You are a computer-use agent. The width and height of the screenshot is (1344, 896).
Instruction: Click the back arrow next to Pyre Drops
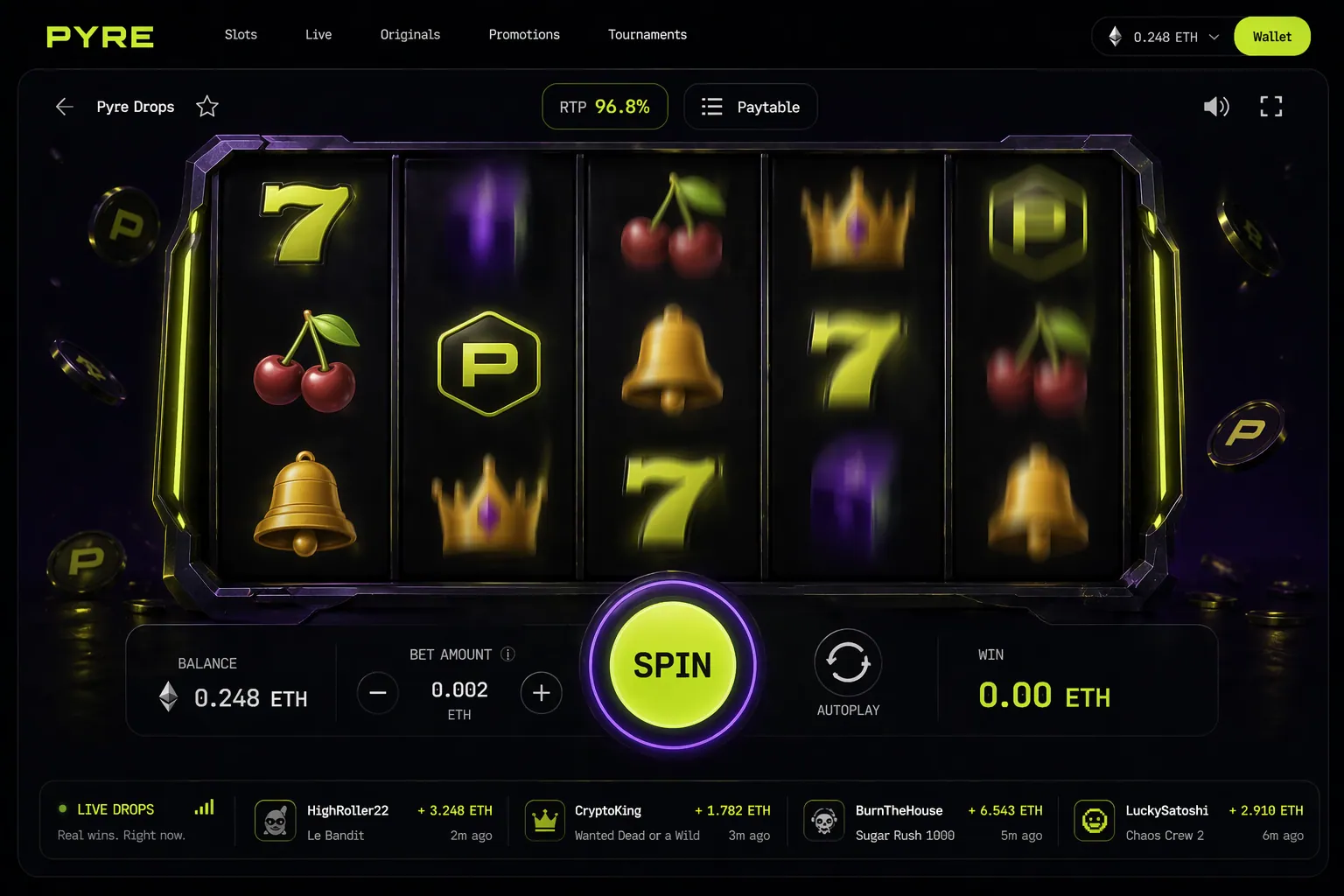pos(64,107)
